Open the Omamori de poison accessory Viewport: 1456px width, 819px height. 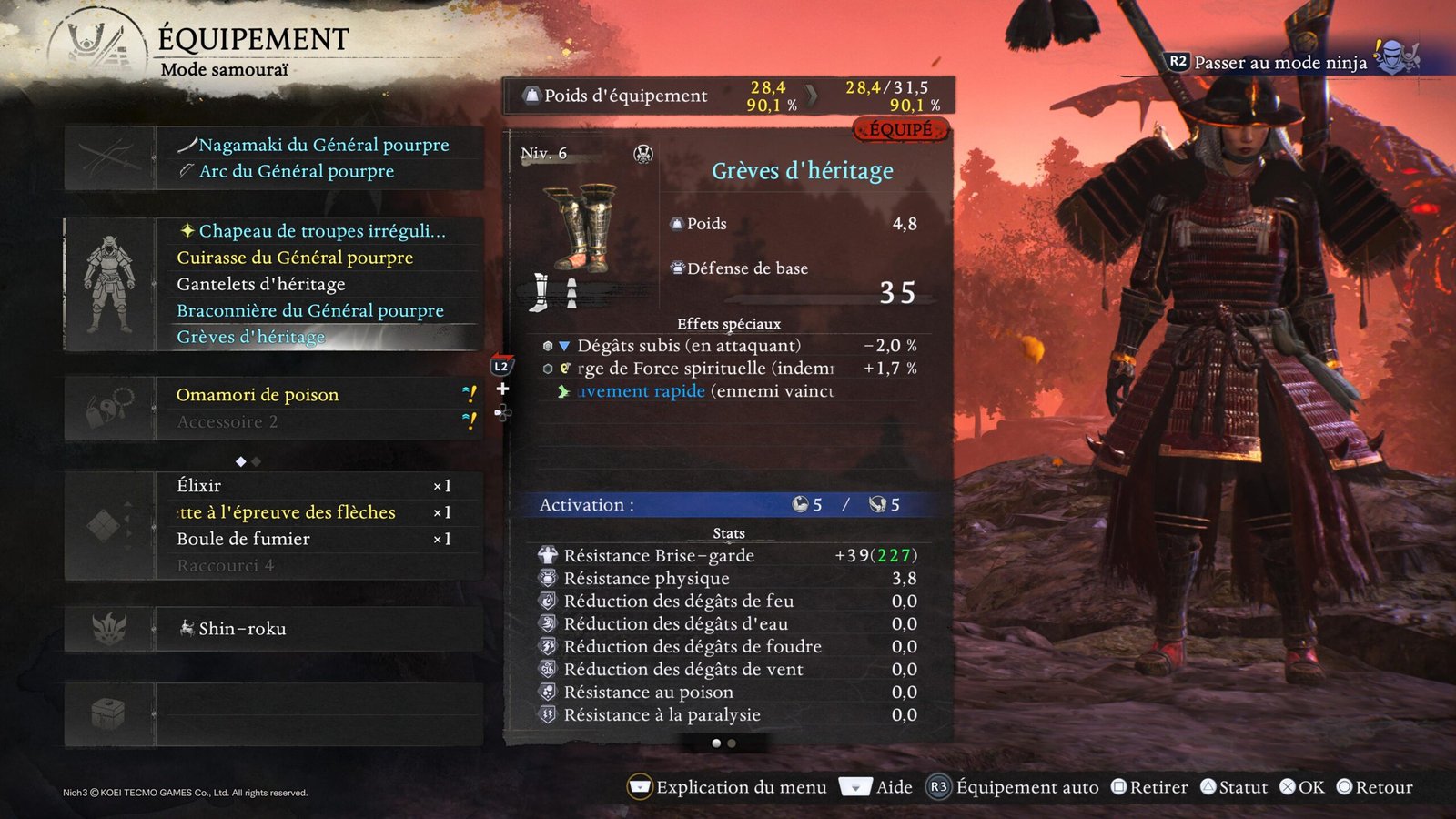coord(258,395)
